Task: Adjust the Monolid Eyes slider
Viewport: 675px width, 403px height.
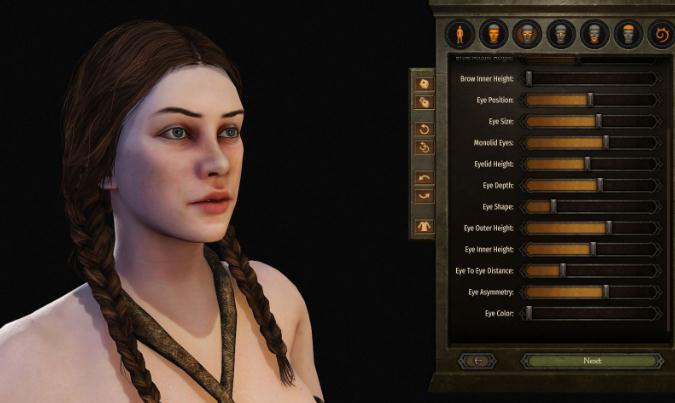Action: point(605,142)
